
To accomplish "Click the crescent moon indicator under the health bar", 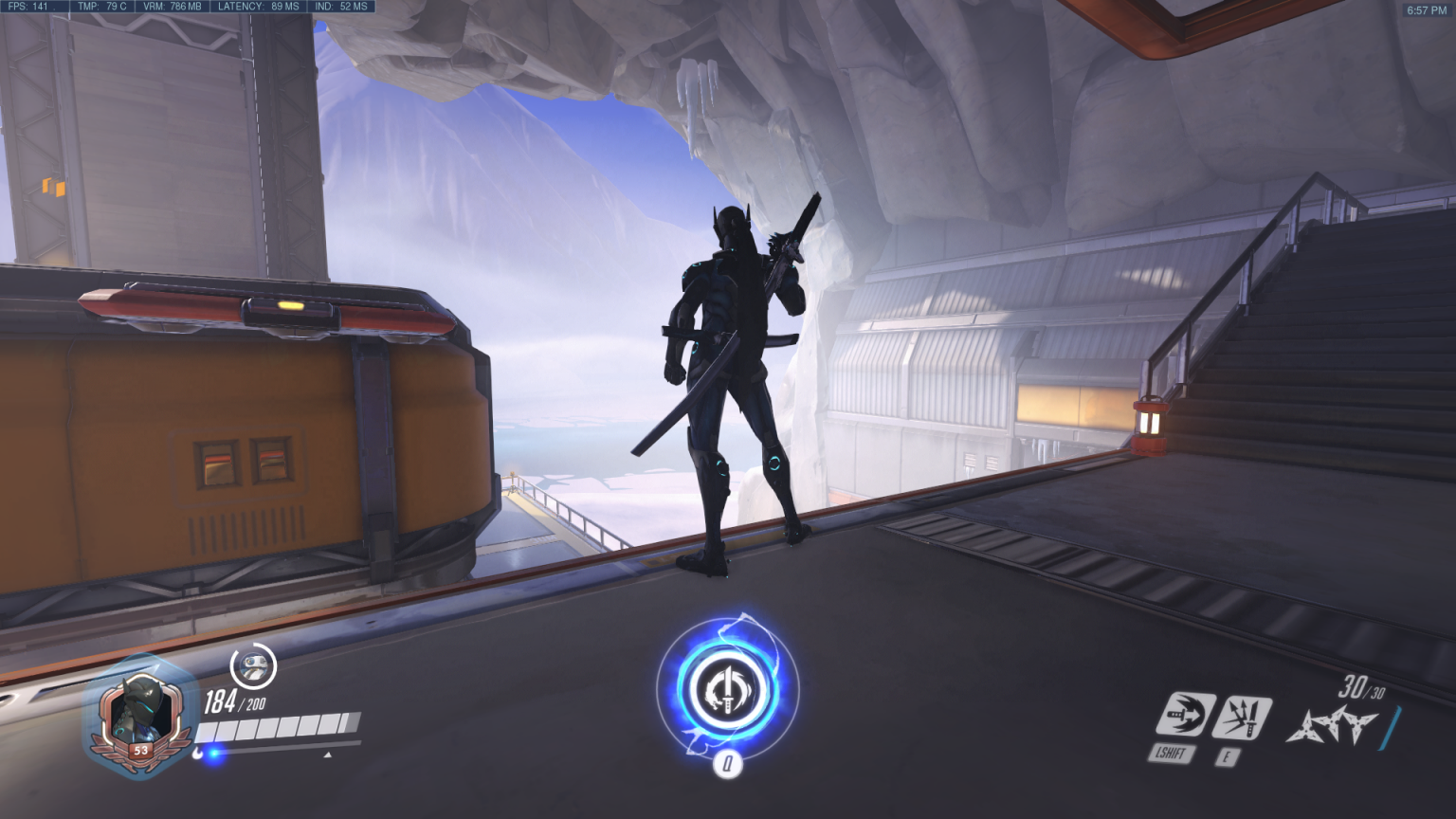I will pos(198,752).
